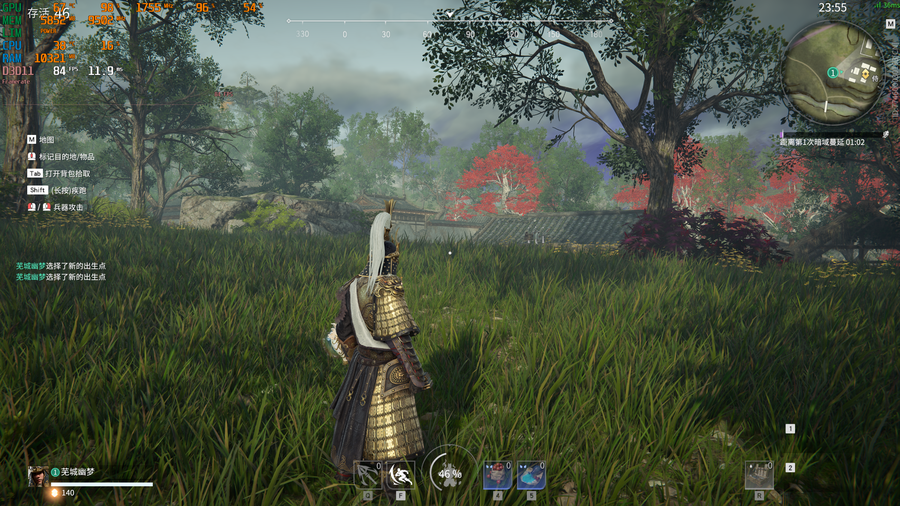Use the blue consumable item slot
The image size is (900, 506).
tap(531, 476)
